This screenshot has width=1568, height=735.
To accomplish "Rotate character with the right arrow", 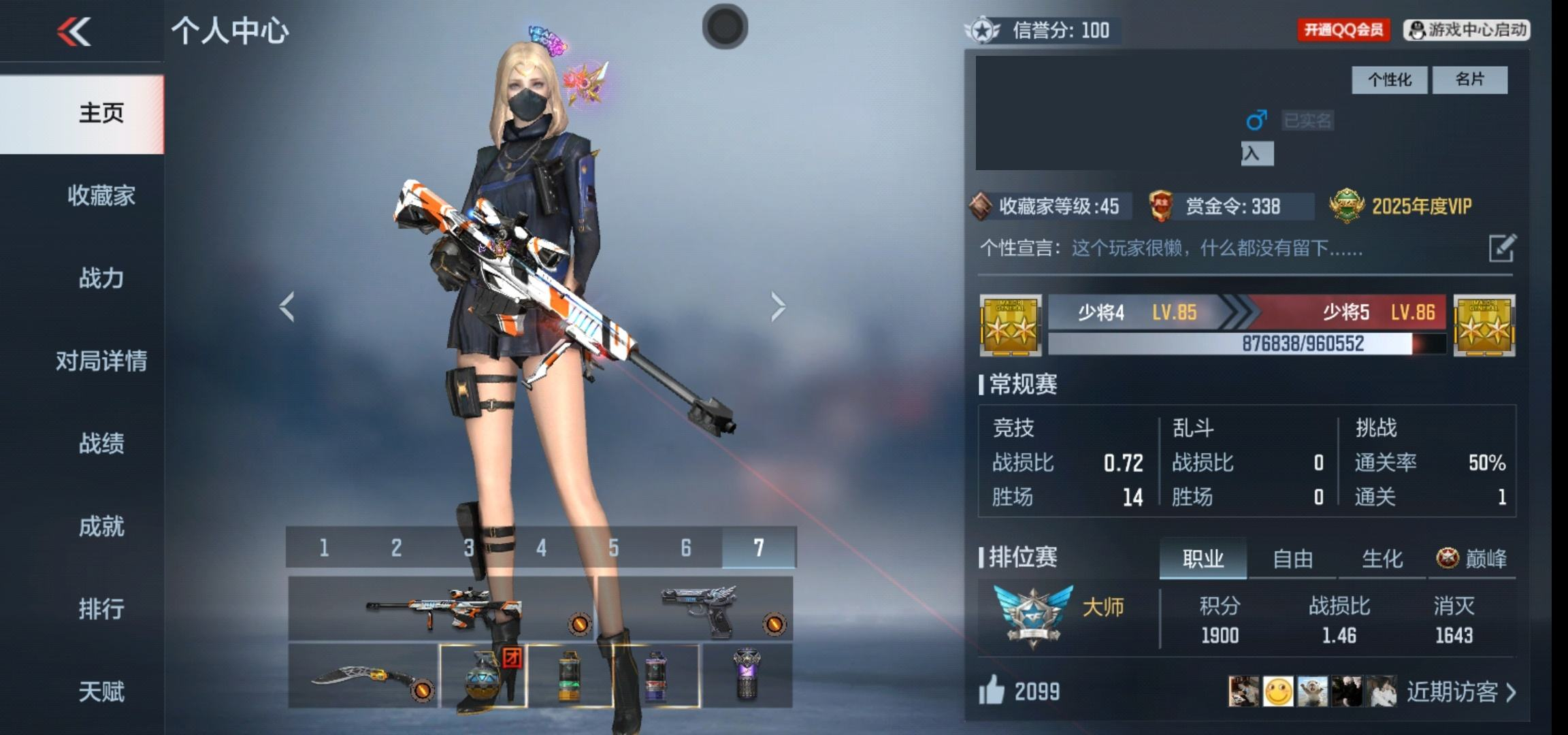I will [x=778, y=306].
